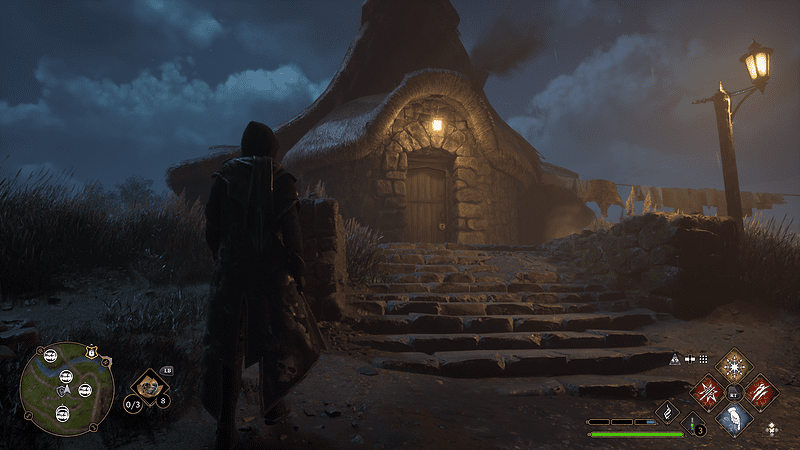Click the small triangle icon above spells

(675, 358)
